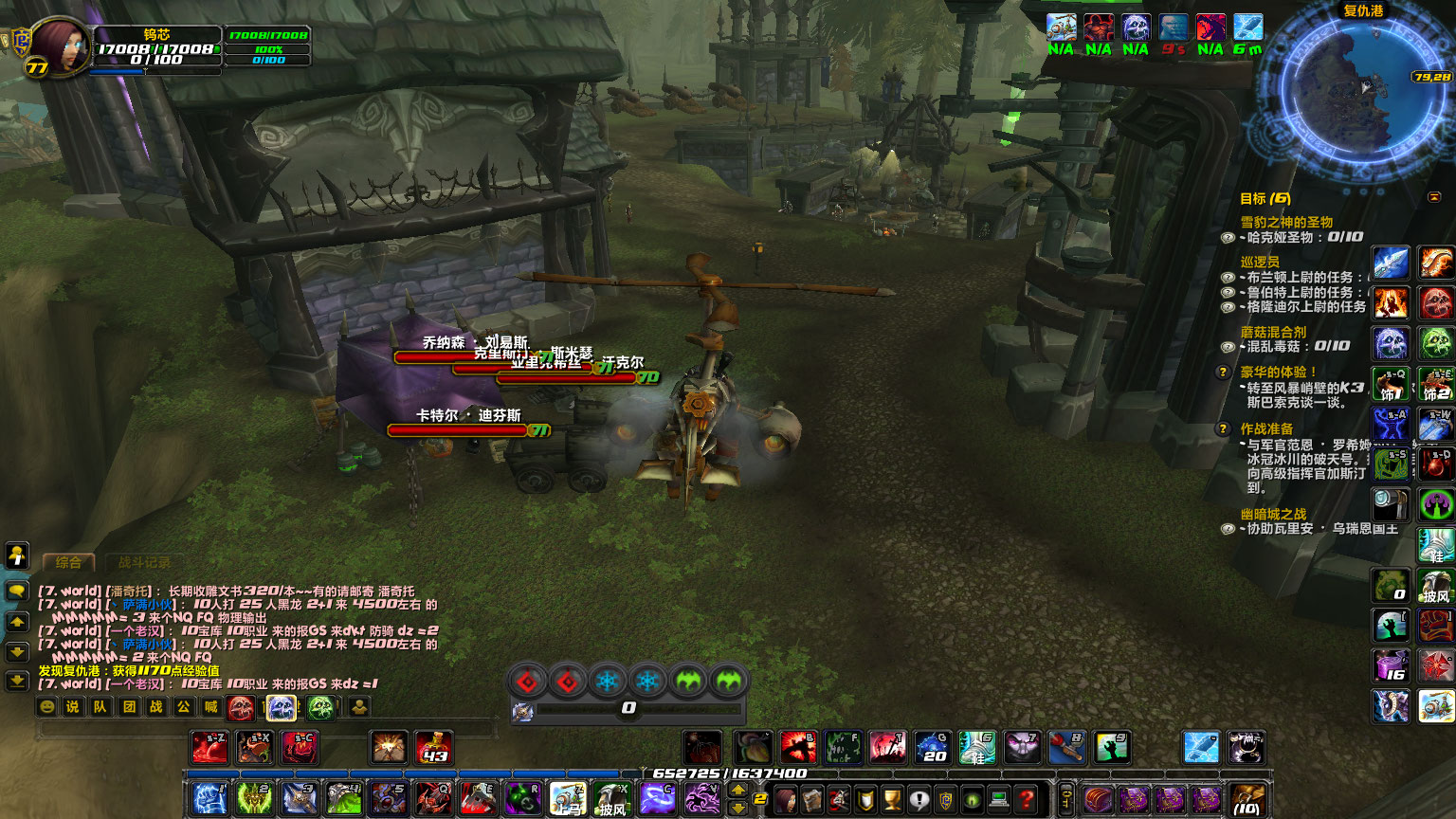Click the 上马 mount action button
1456x819 pixels.
pos(567,799)
